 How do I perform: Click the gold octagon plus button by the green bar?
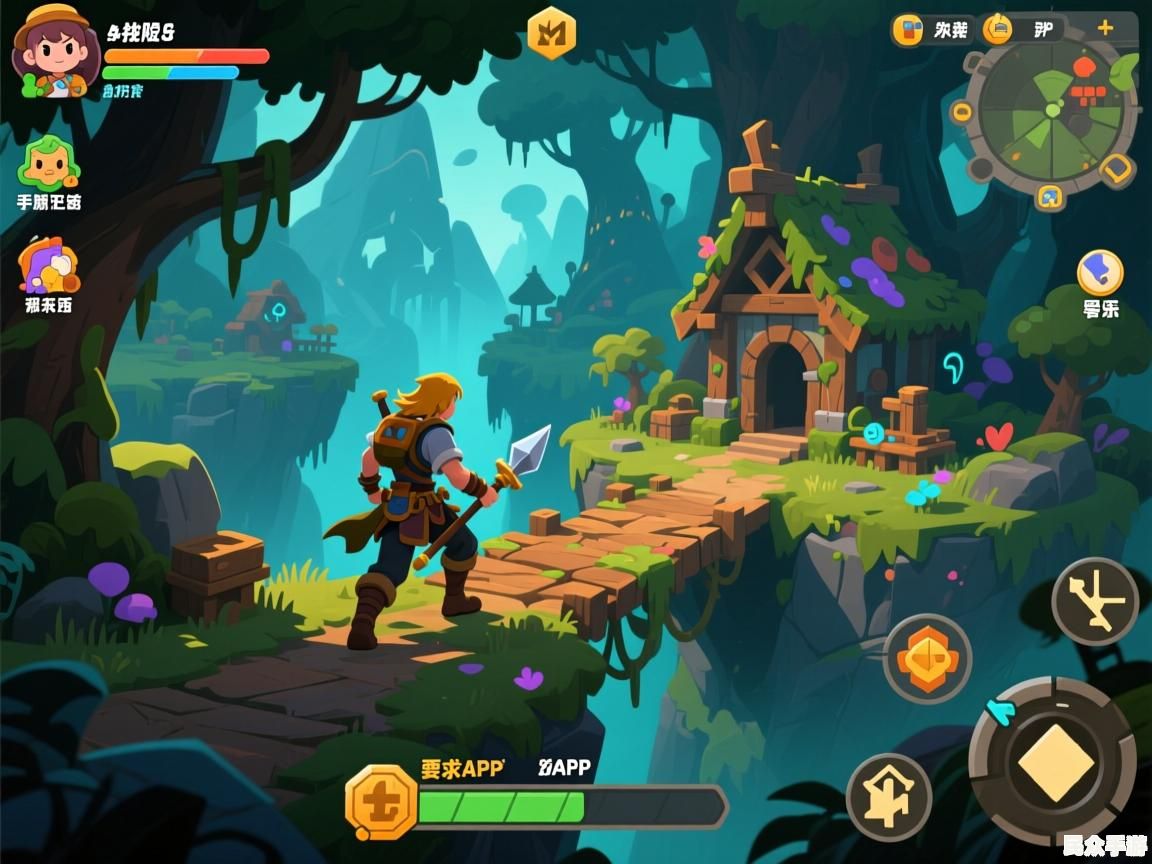380,803
